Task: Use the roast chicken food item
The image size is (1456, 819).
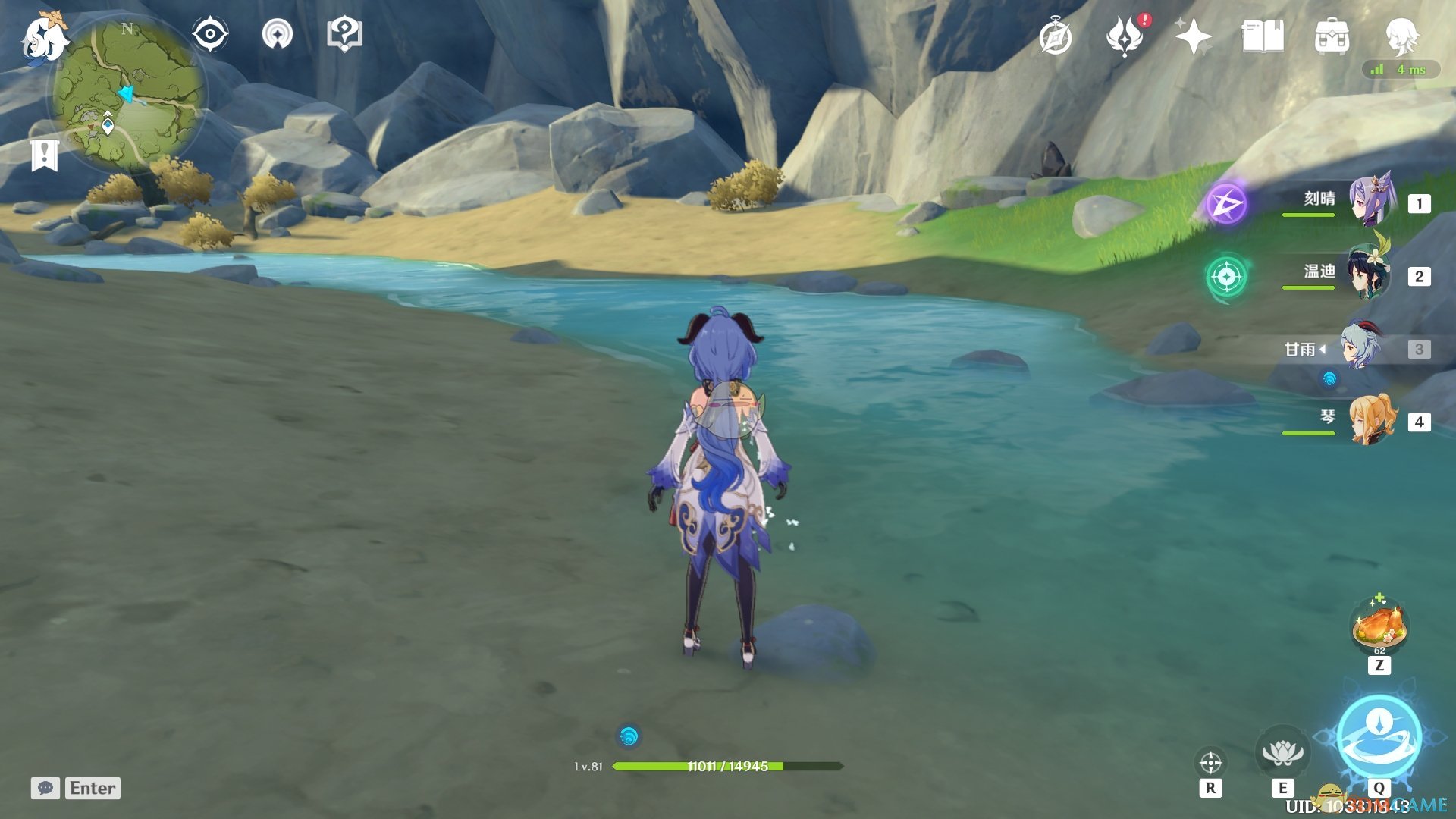Action: pos(1379,626)
